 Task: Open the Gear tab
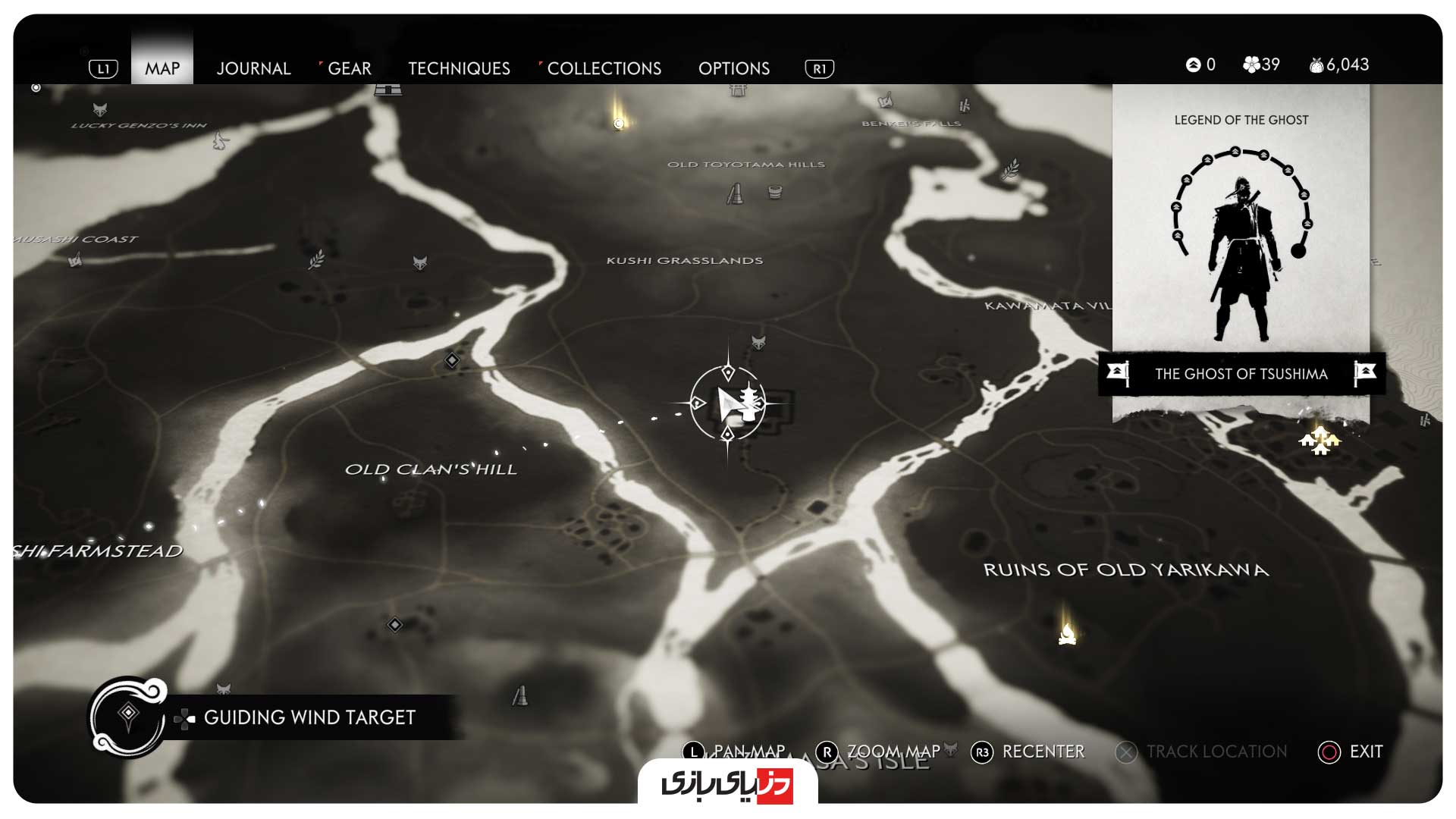point(349,68)
